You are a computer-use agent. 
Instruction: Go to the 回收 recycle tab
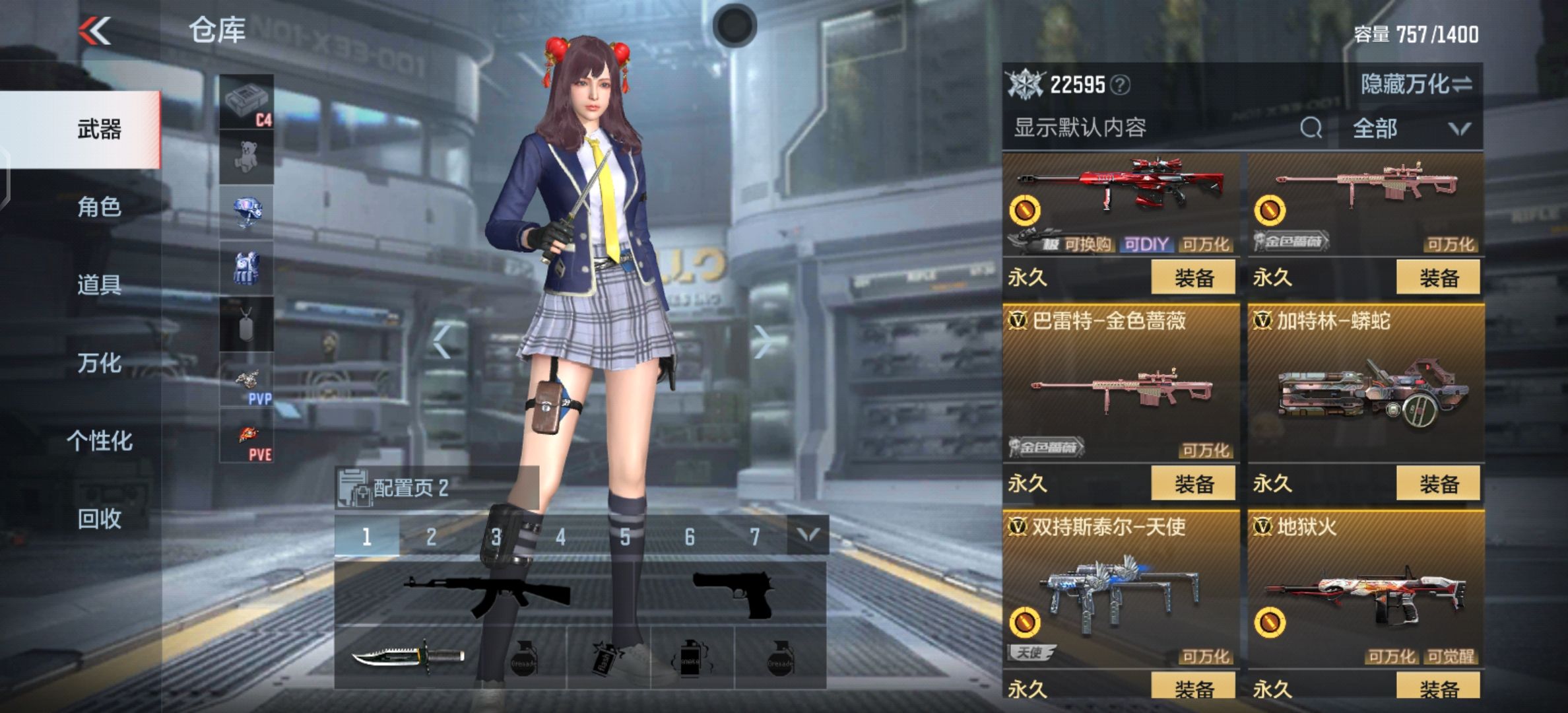pyautogui.click(x=99, y=519)
